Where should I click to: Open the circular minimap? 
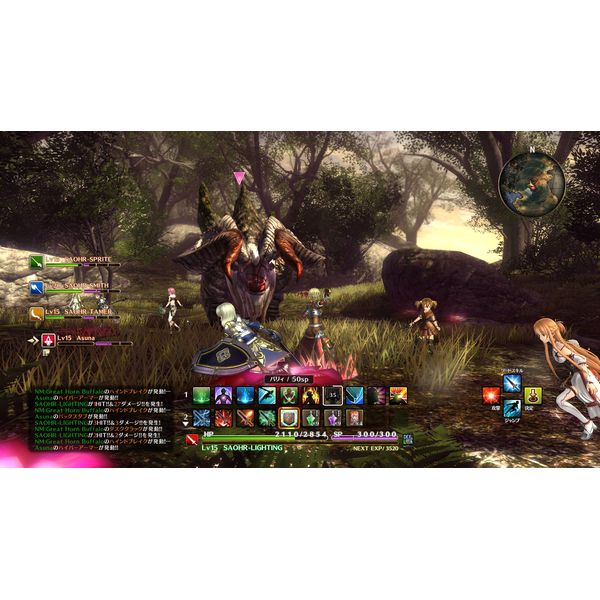click(x=532, y=181)
